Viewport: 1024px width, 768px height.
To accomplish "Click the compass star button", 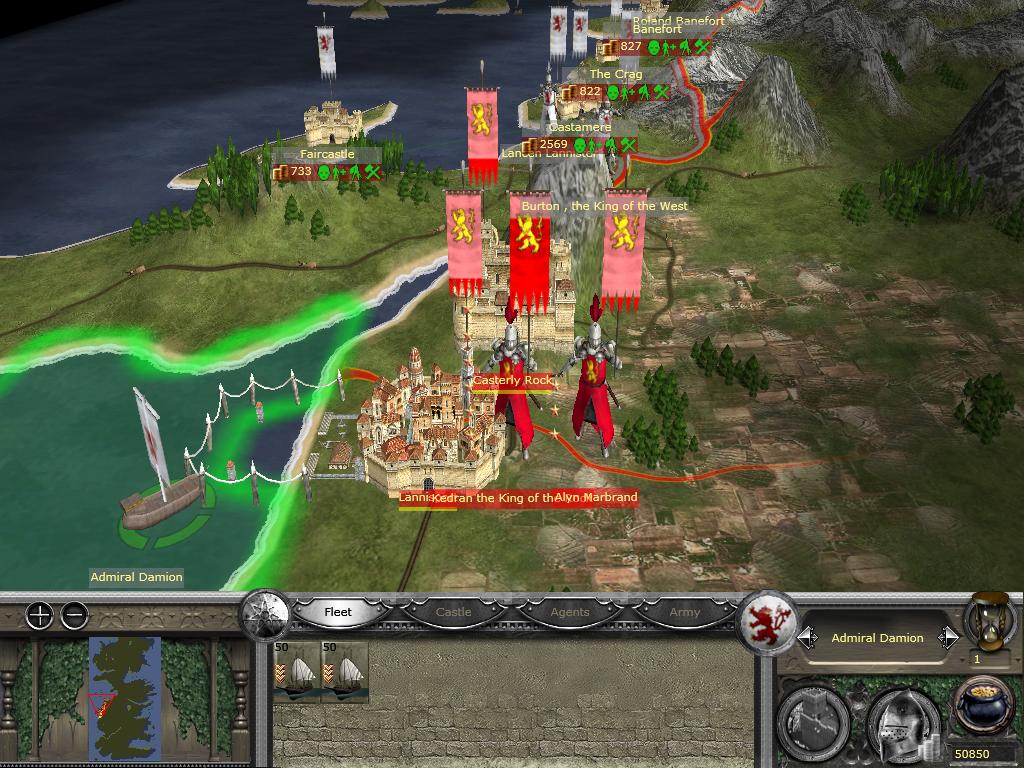I will pos(266,611).
